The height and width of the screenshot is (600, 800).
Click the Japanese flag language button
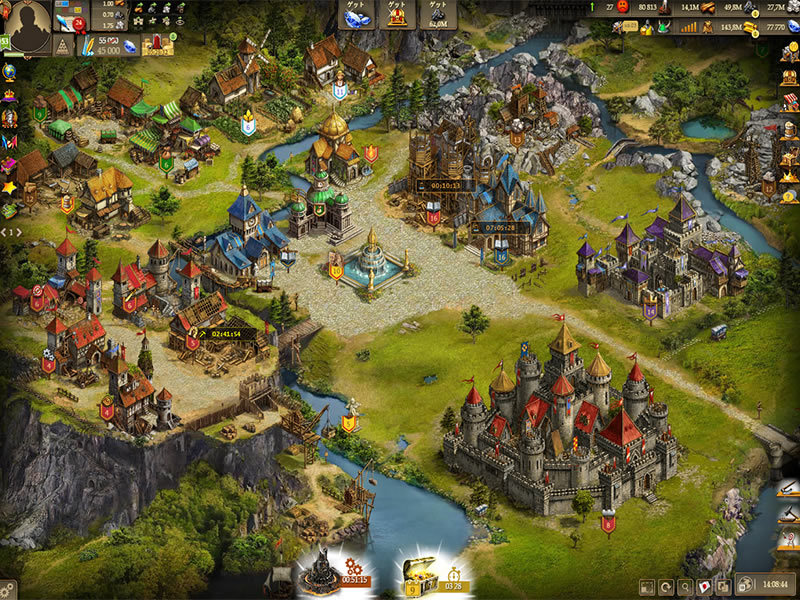pyautogui.click(x=705, y=586)
